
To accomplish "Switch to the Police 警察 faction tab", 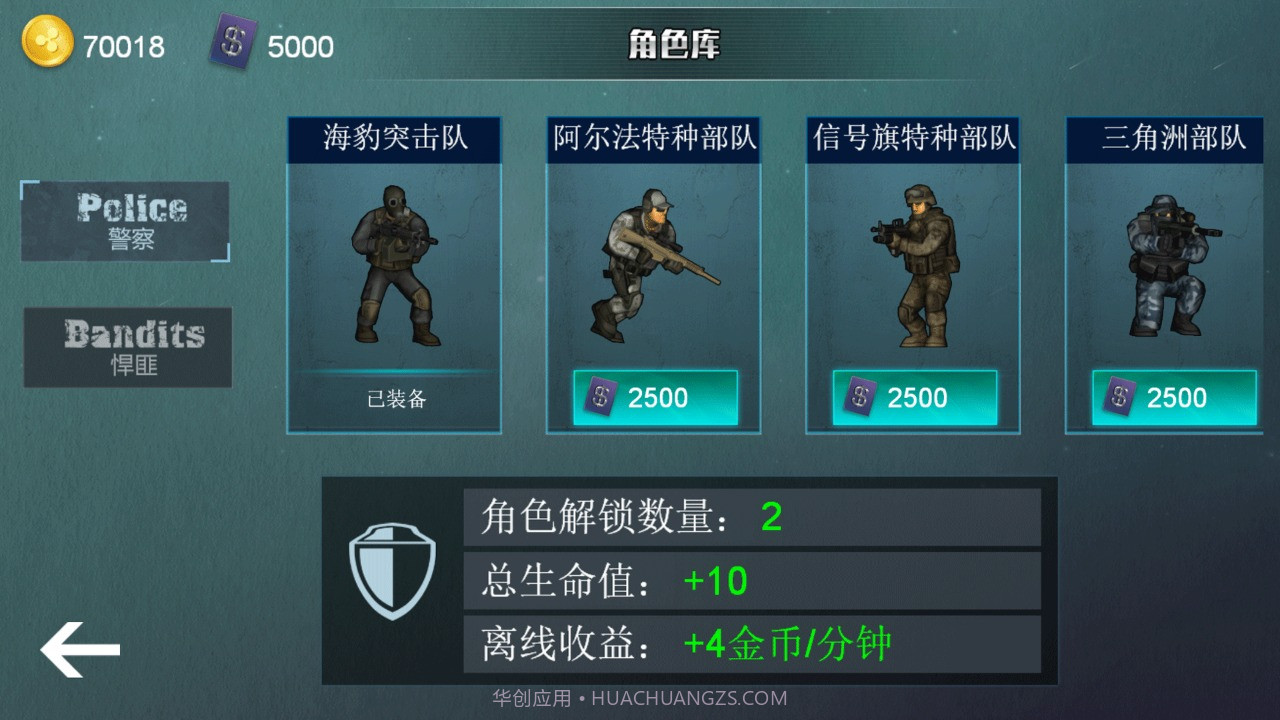I will (127, 220).
